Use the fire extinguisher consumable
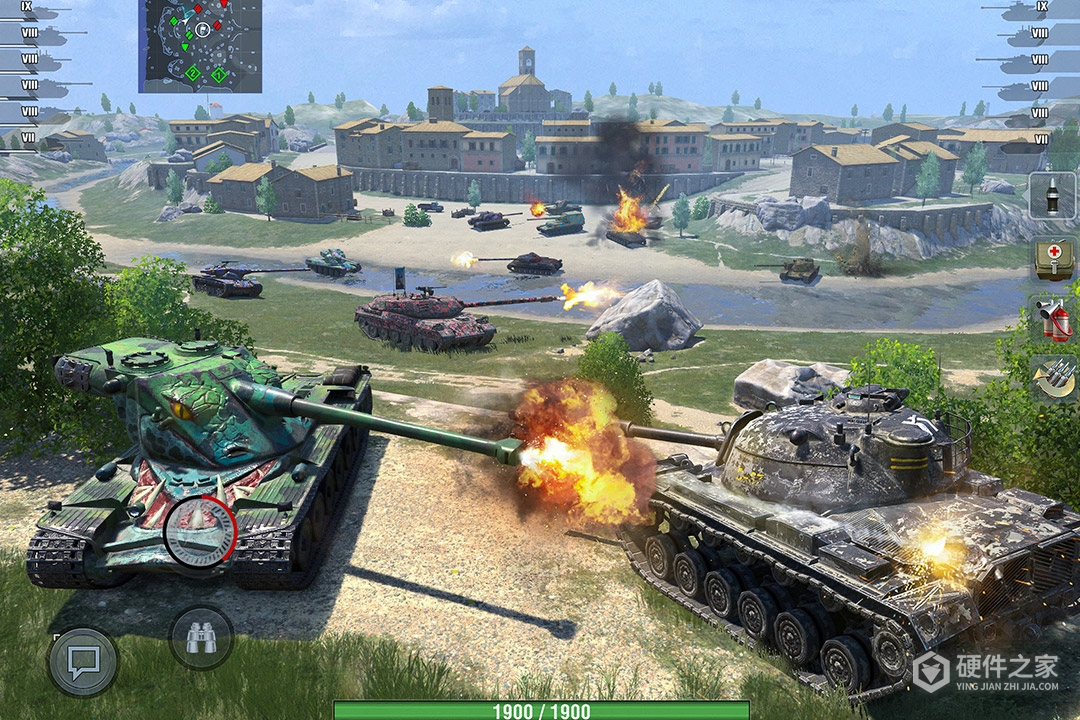This screenshot has height=720, width=1080. pos(1053,320)
